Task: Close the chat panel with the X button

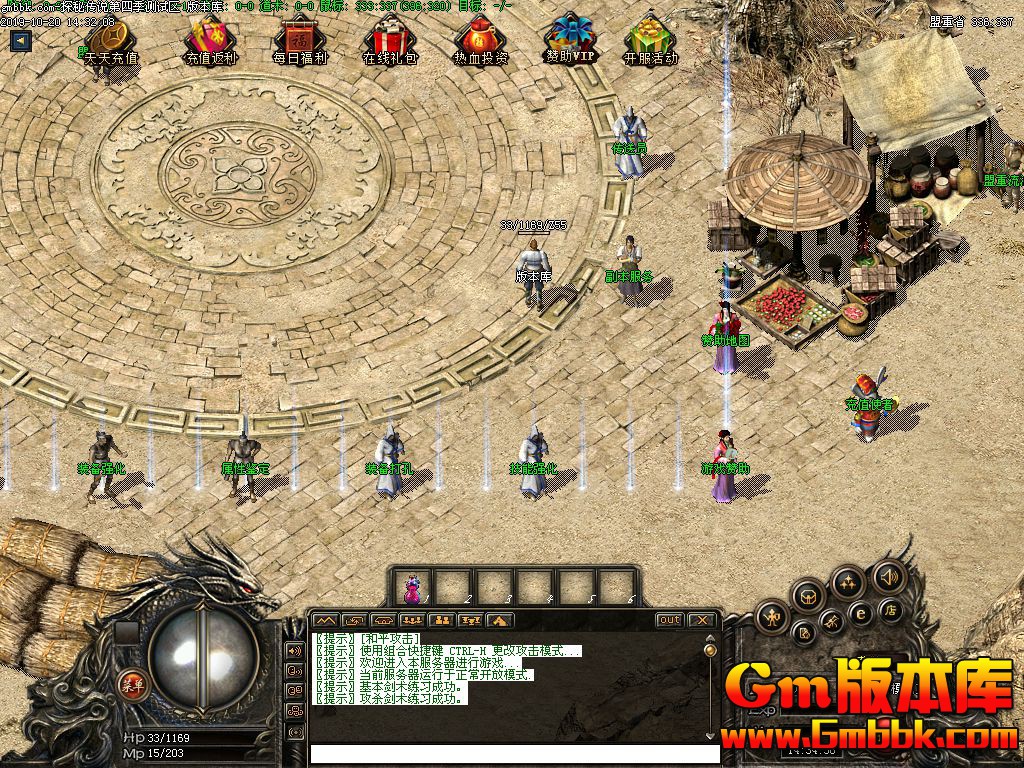Action: tap(702, 620)
